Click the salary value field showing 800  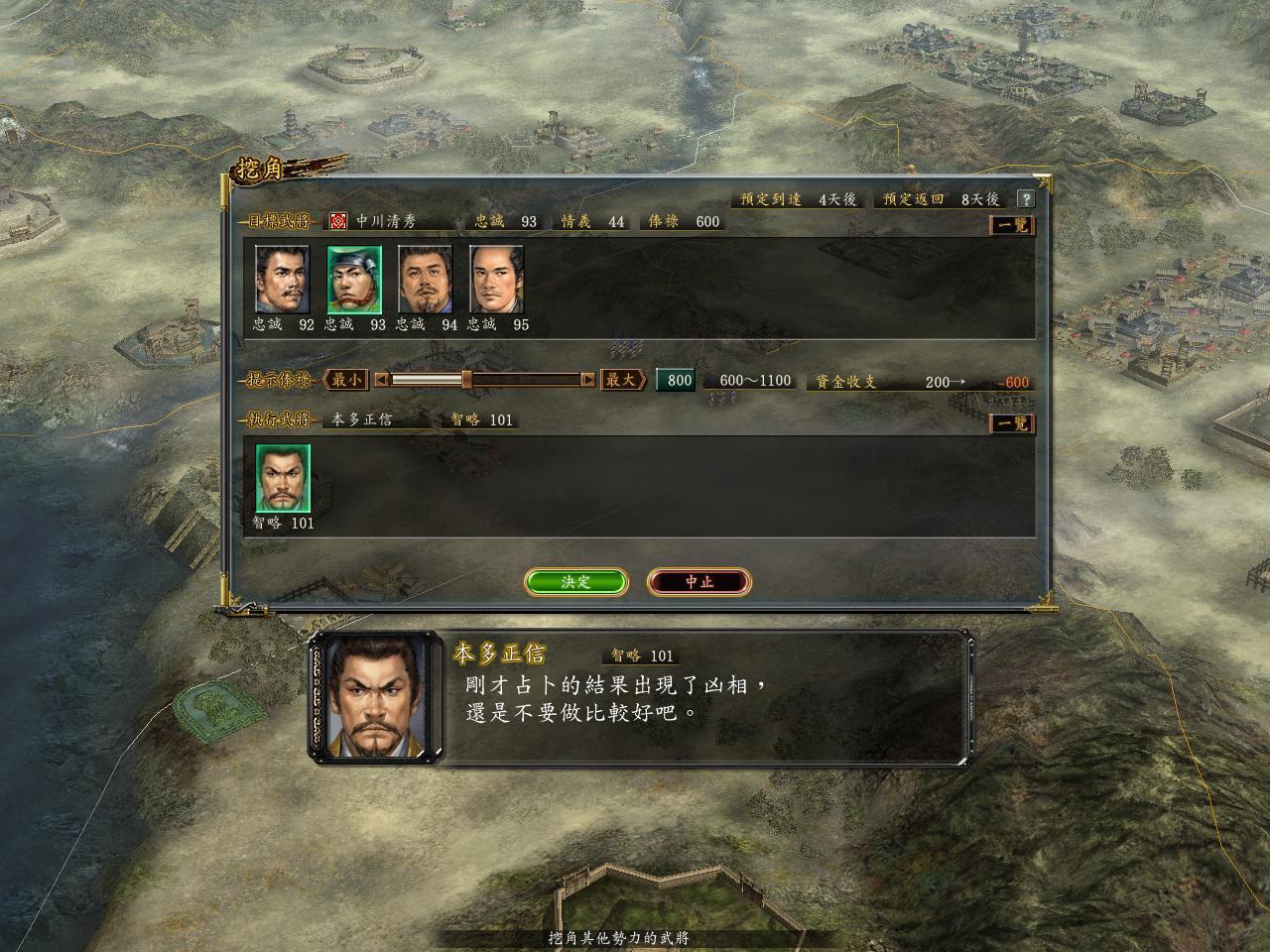point(677,381)
